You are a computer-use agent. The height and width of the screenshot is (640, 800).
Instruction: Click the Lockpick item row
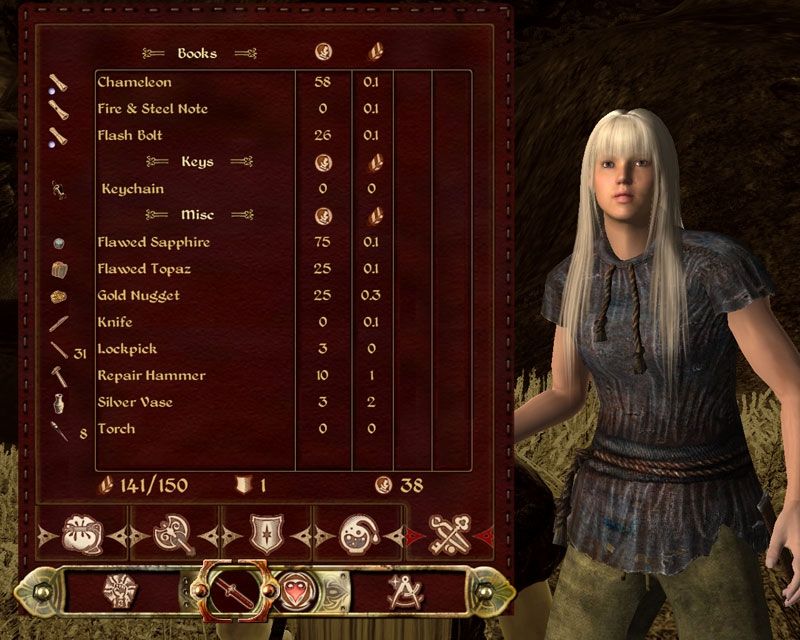127,349
